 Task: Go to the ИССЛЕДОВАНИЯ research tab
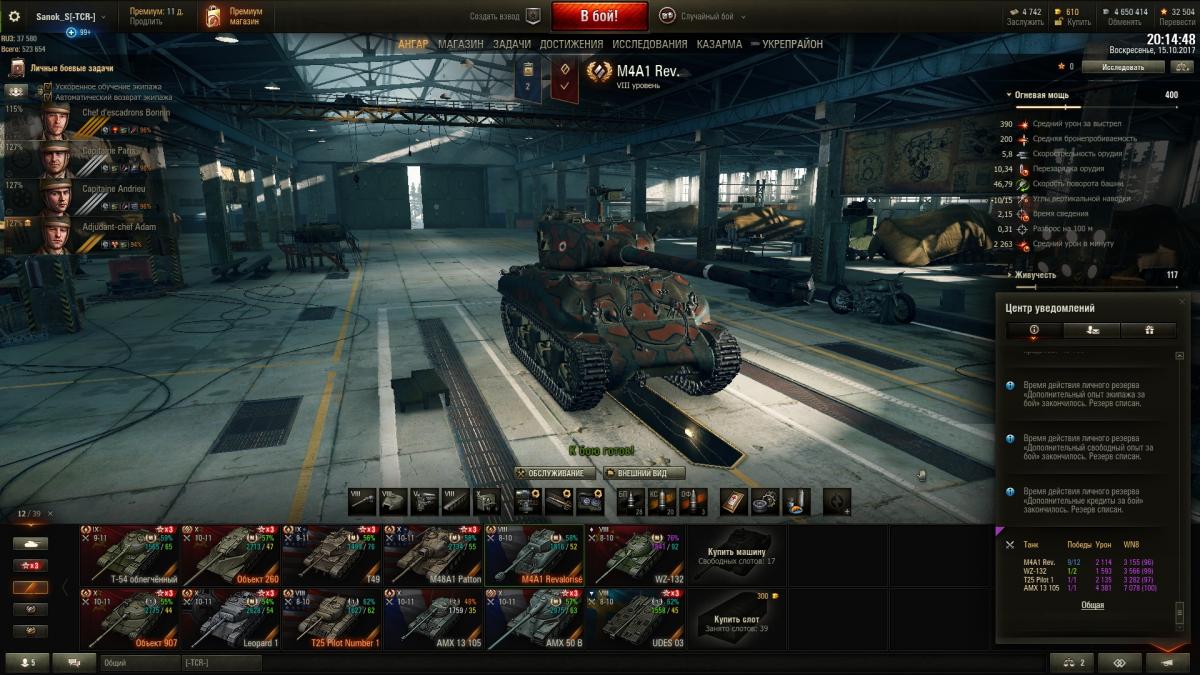(x=650, y=44)
